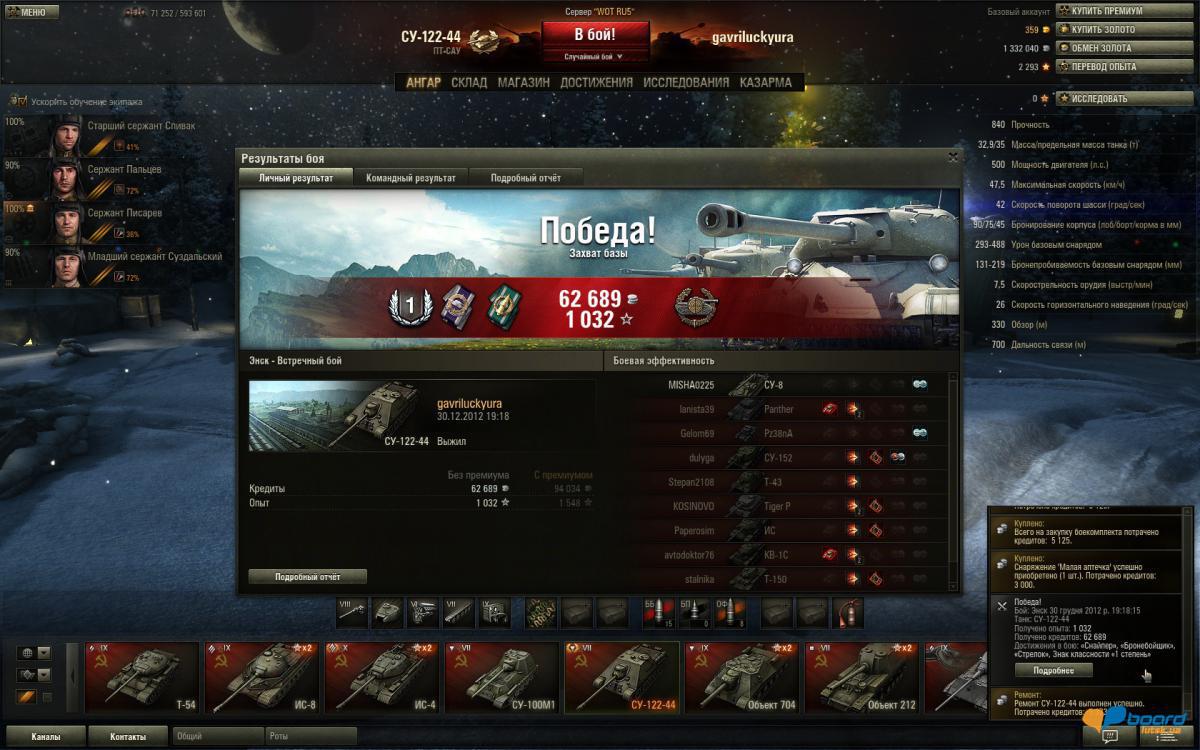
Task: Open the Исследования tab
Action: tap(686, 82)
